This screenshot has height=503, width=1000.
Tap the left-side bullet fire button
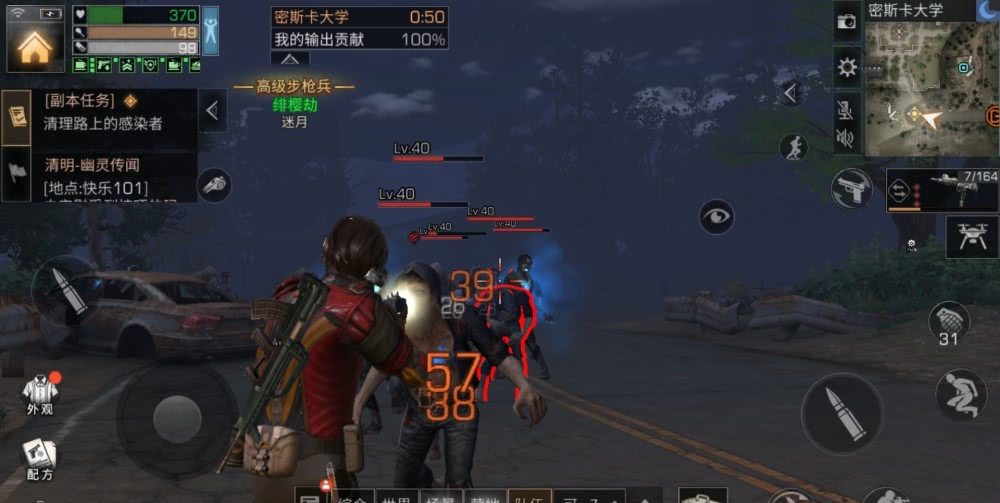pyautogui.click(x=64, y=289)
